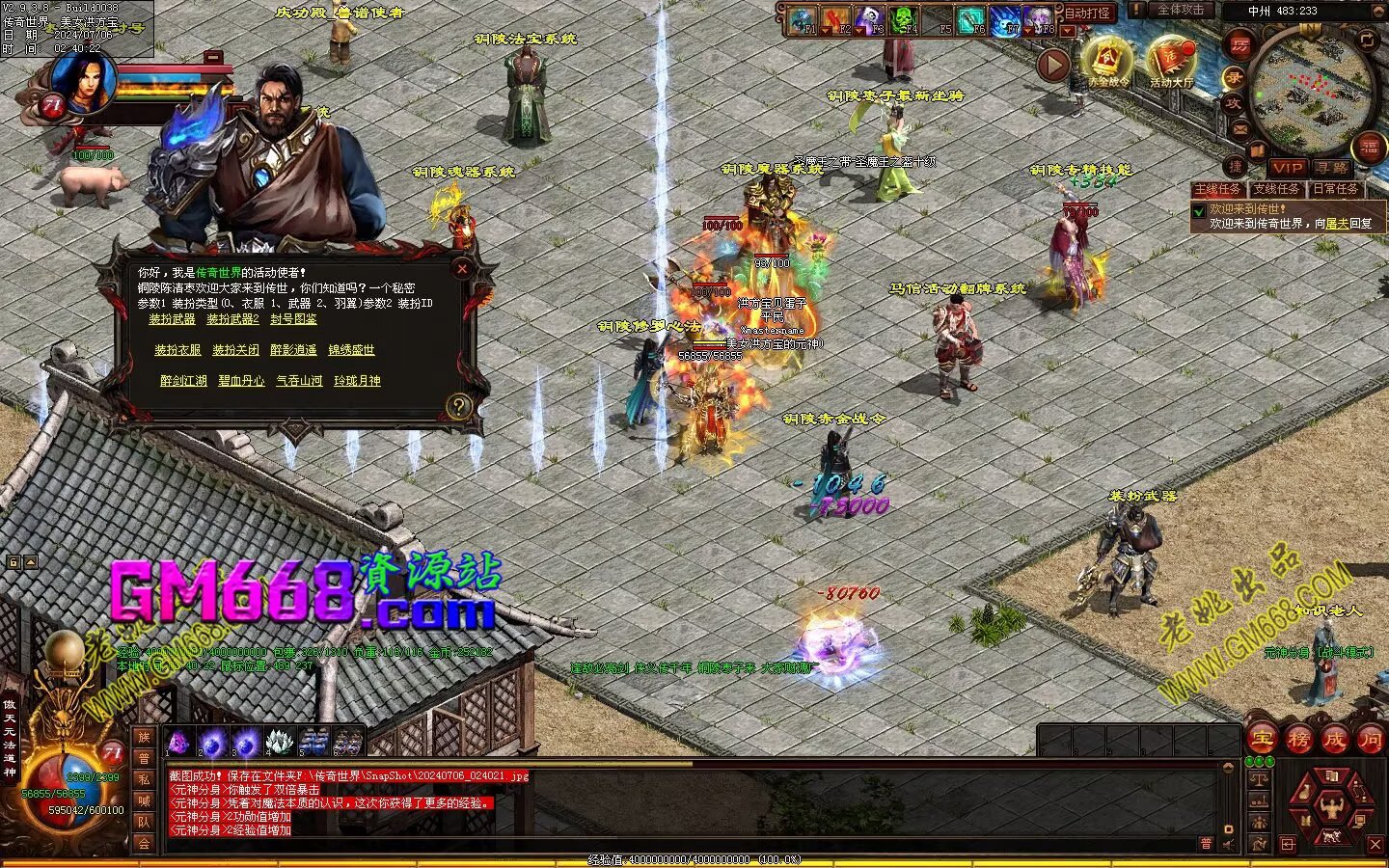Switch to the 支线任务 quest tab
The height and width of the screenshot is (868, 1389).
[1277, 189]
